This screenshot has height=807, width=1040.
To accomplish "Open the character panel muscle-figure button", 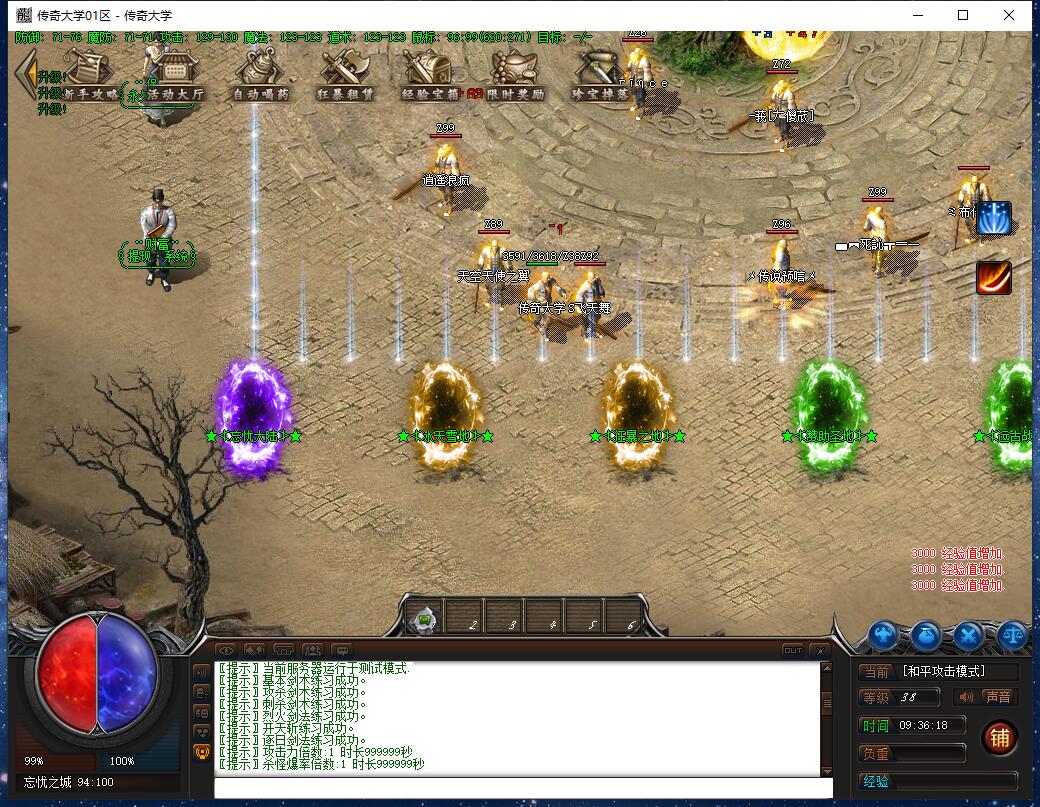I will pos(882,635).
